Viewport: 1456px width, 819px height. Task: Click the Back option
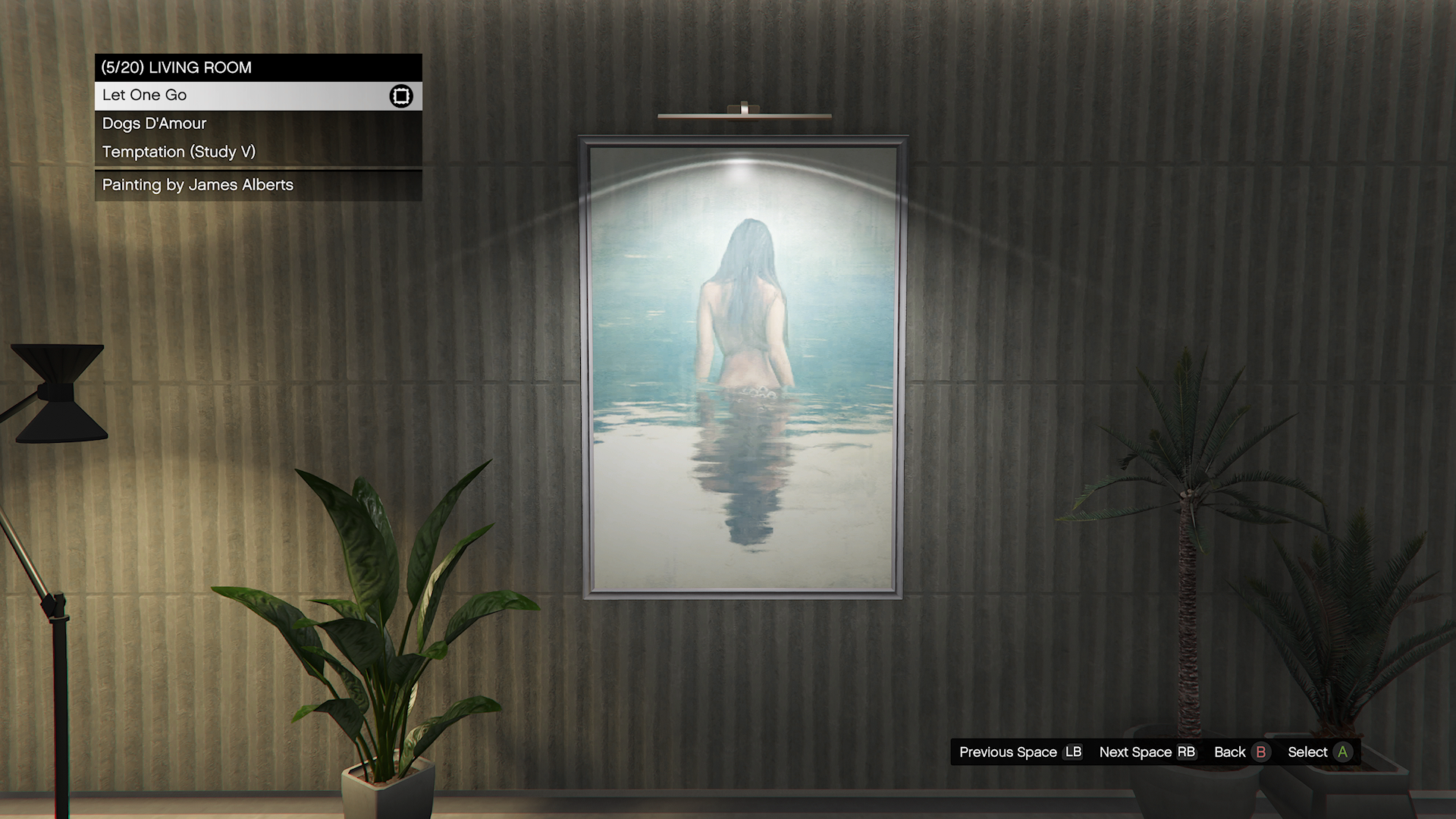(x=1241, y=752)
